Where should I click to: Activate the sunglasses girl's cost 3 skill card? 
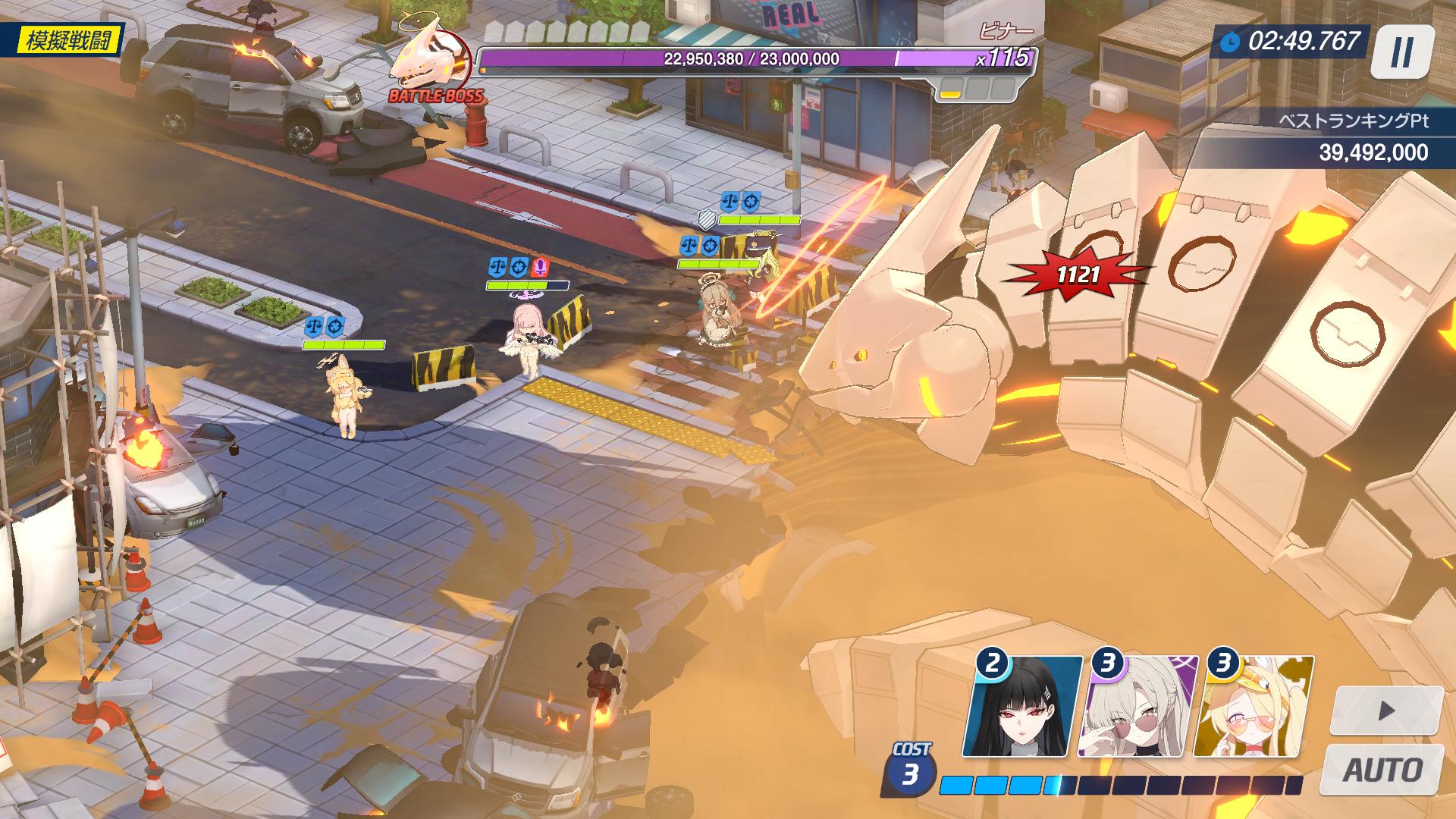coord(1137,707)
